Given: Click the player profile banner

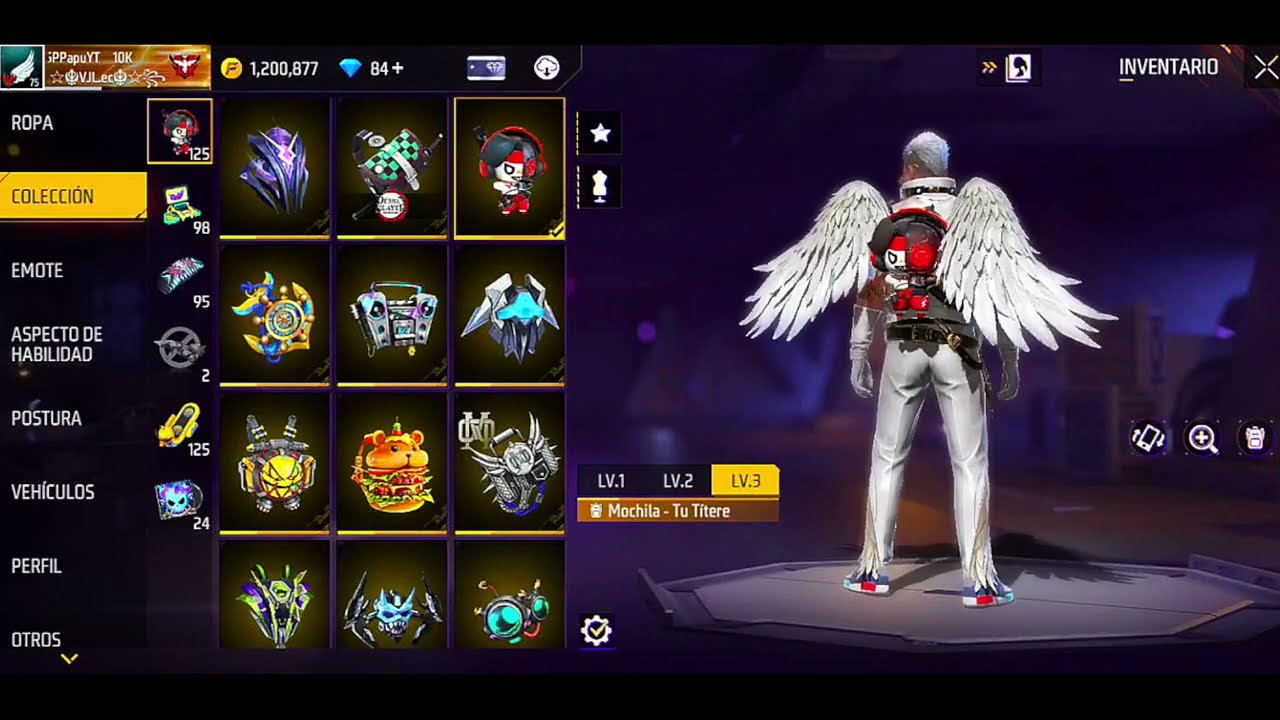Looking at the screenshot, I should click(105, 67).
